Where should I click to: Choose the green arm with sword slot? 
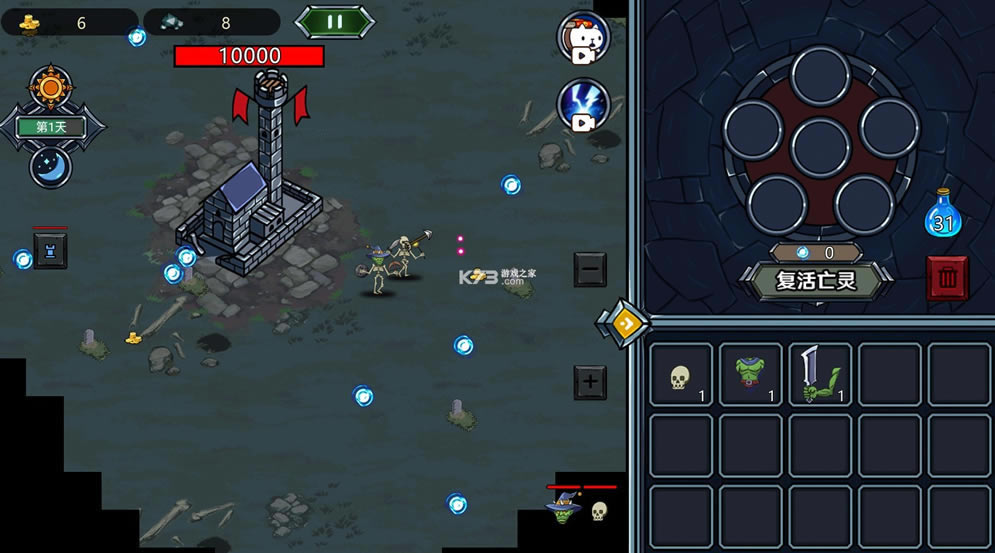click(x=820, y=376)
